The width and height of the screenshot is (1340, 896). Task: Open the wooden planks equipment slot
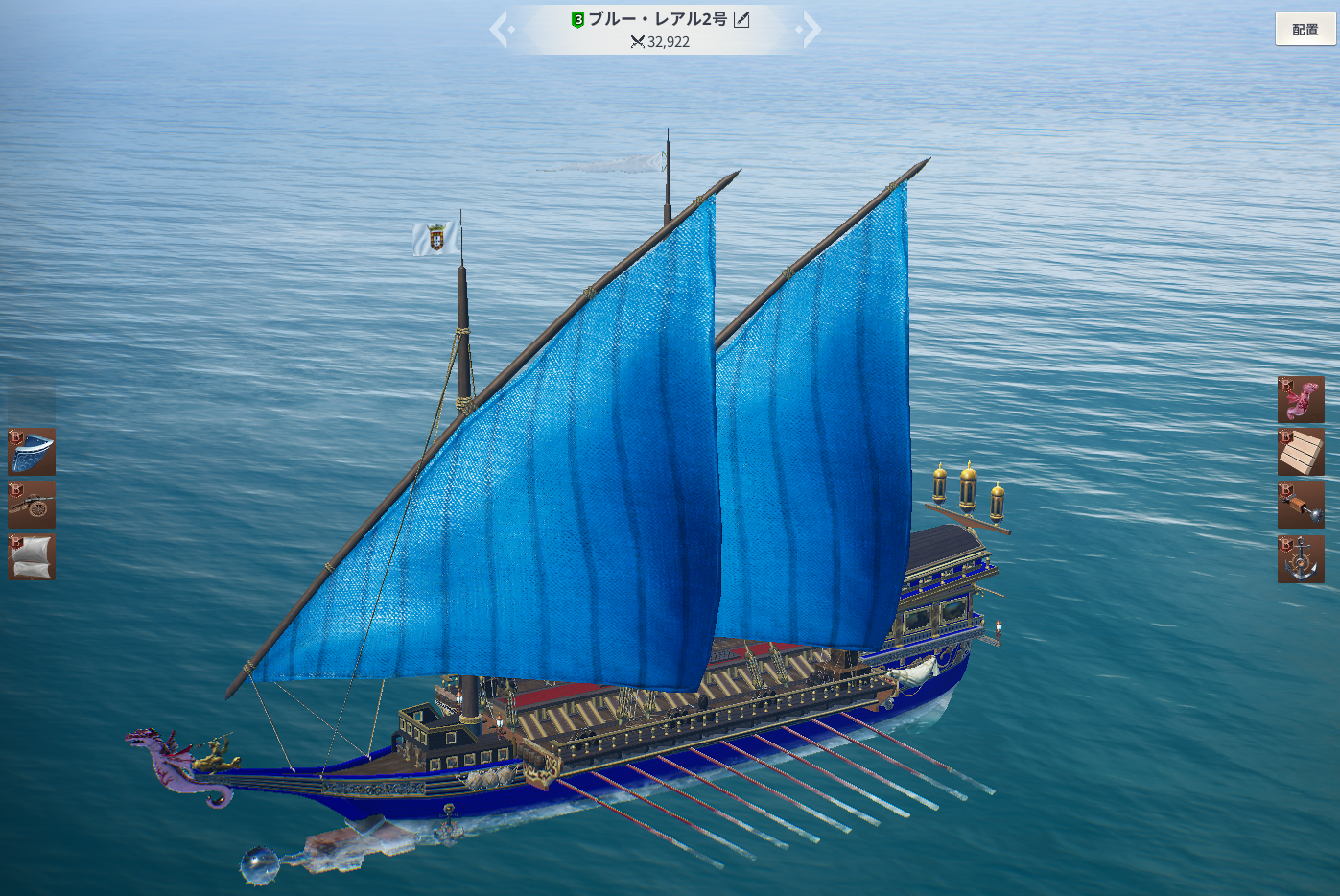click(x=1301, y=452)
